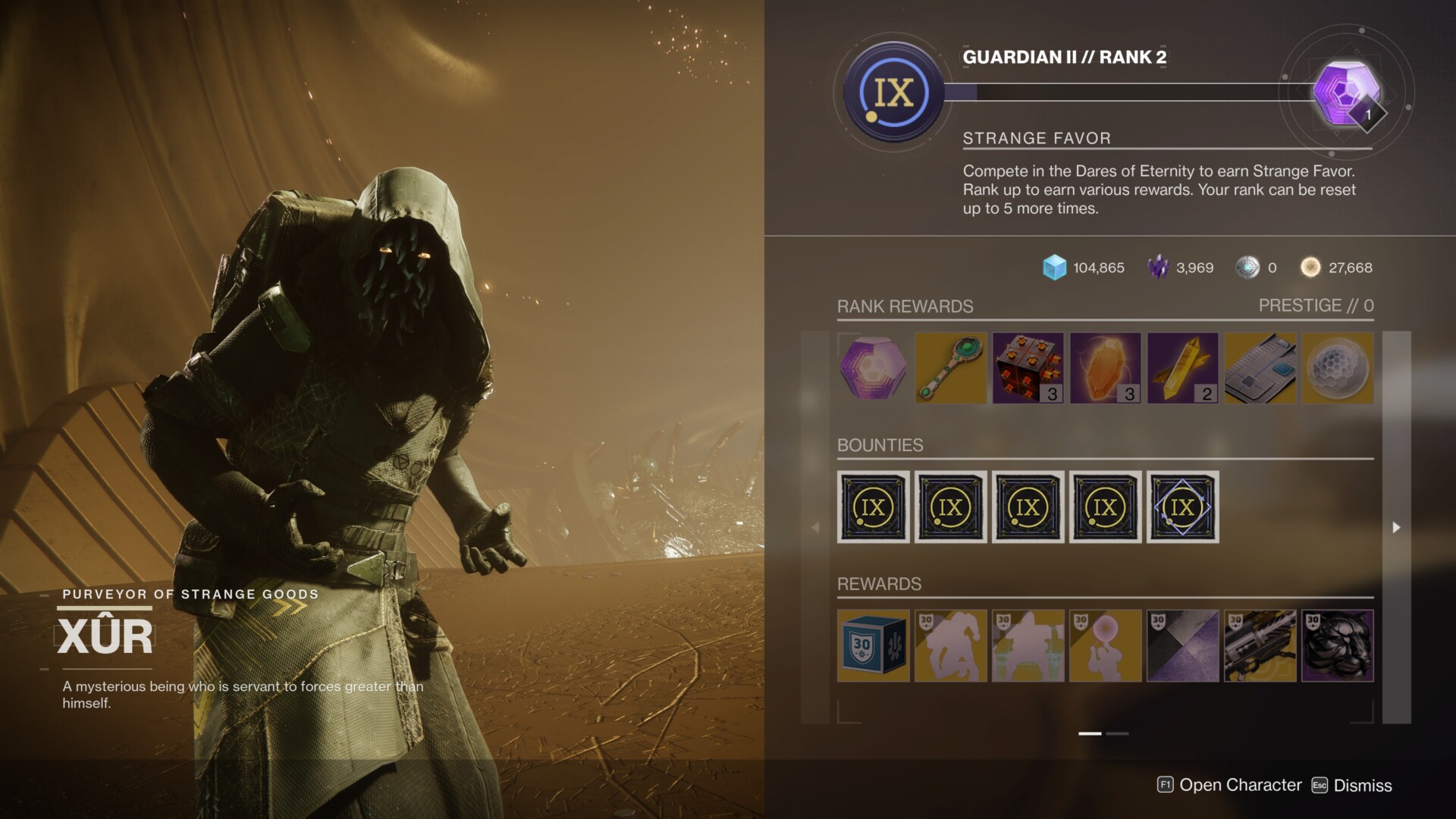Select the gray circuit board rank reward
The width and height of the screenshot is (1456, 819).
point(1260,369)
